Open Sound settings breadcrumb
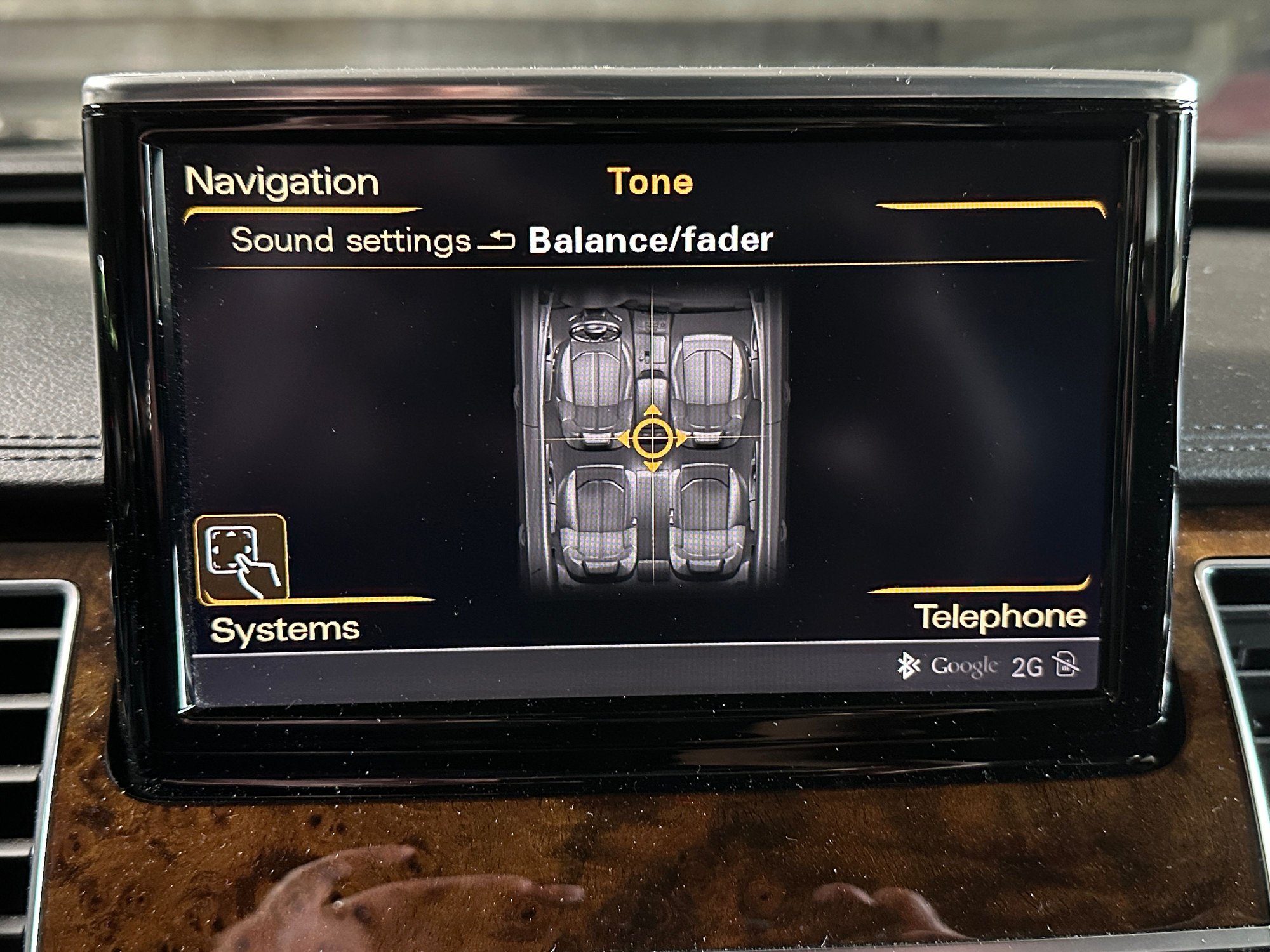The height and width of the screenshot is (952, 1270). tap(349, 239)
